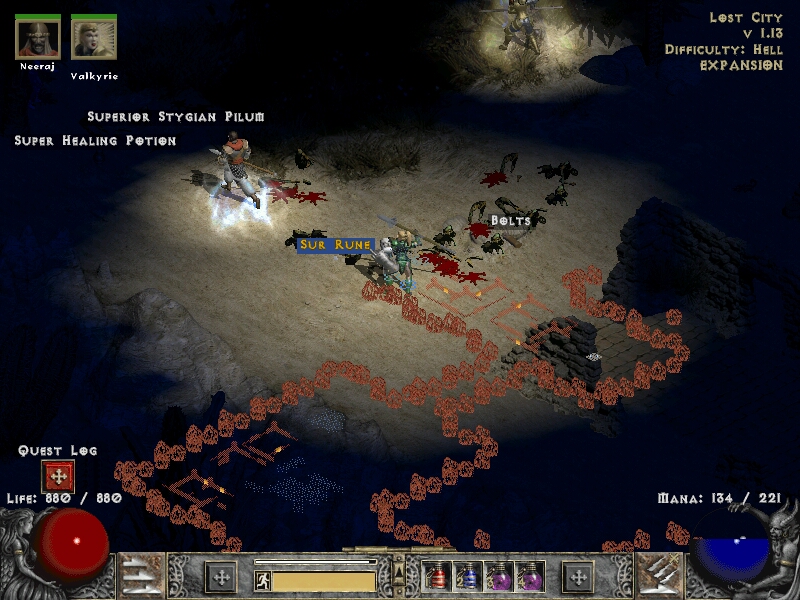Viewport: 800px width, 600px height.
Task: Toggle the run/walk icon
Action: [263, 580]
